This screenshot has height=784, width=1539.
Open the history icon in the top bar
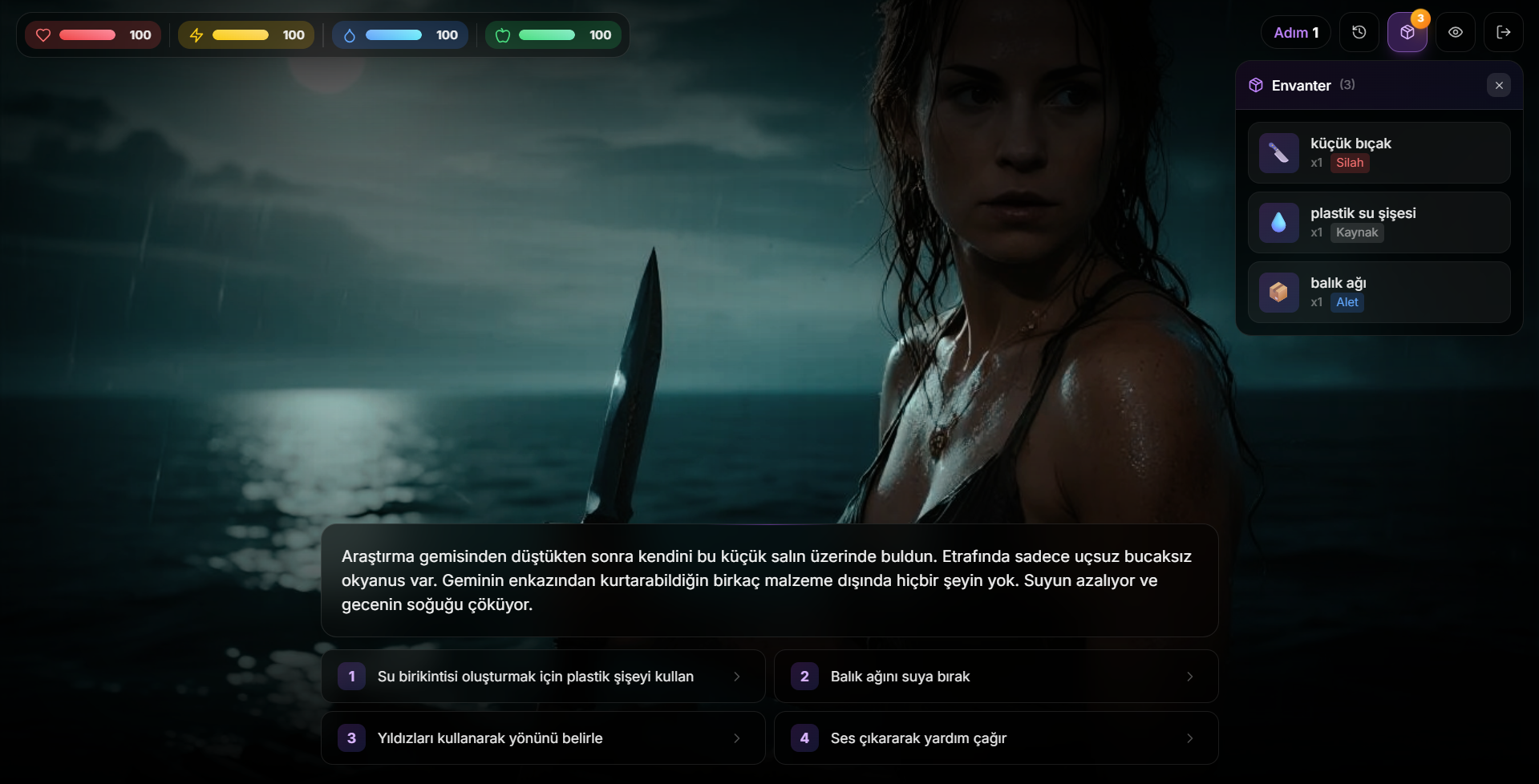[1359, 31]
